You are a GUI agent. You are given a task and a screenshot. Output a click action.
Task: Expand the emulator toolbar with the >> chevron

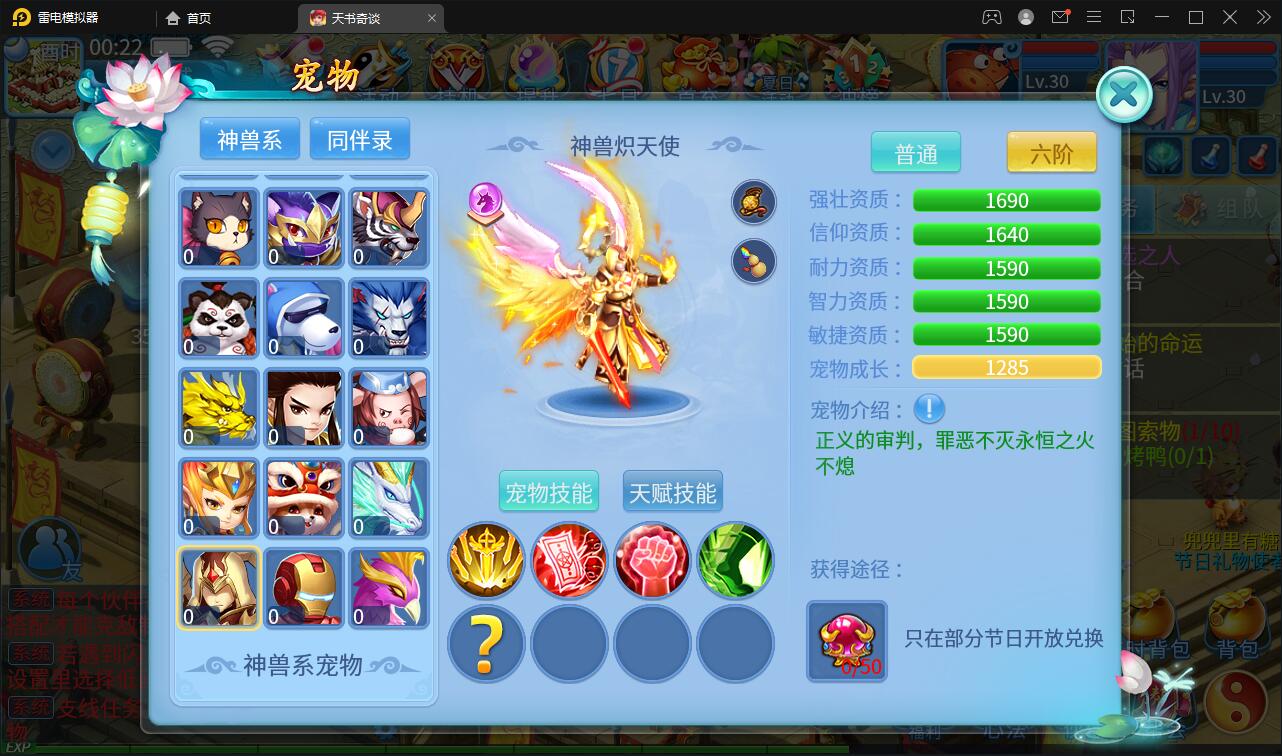point(1261,17)
